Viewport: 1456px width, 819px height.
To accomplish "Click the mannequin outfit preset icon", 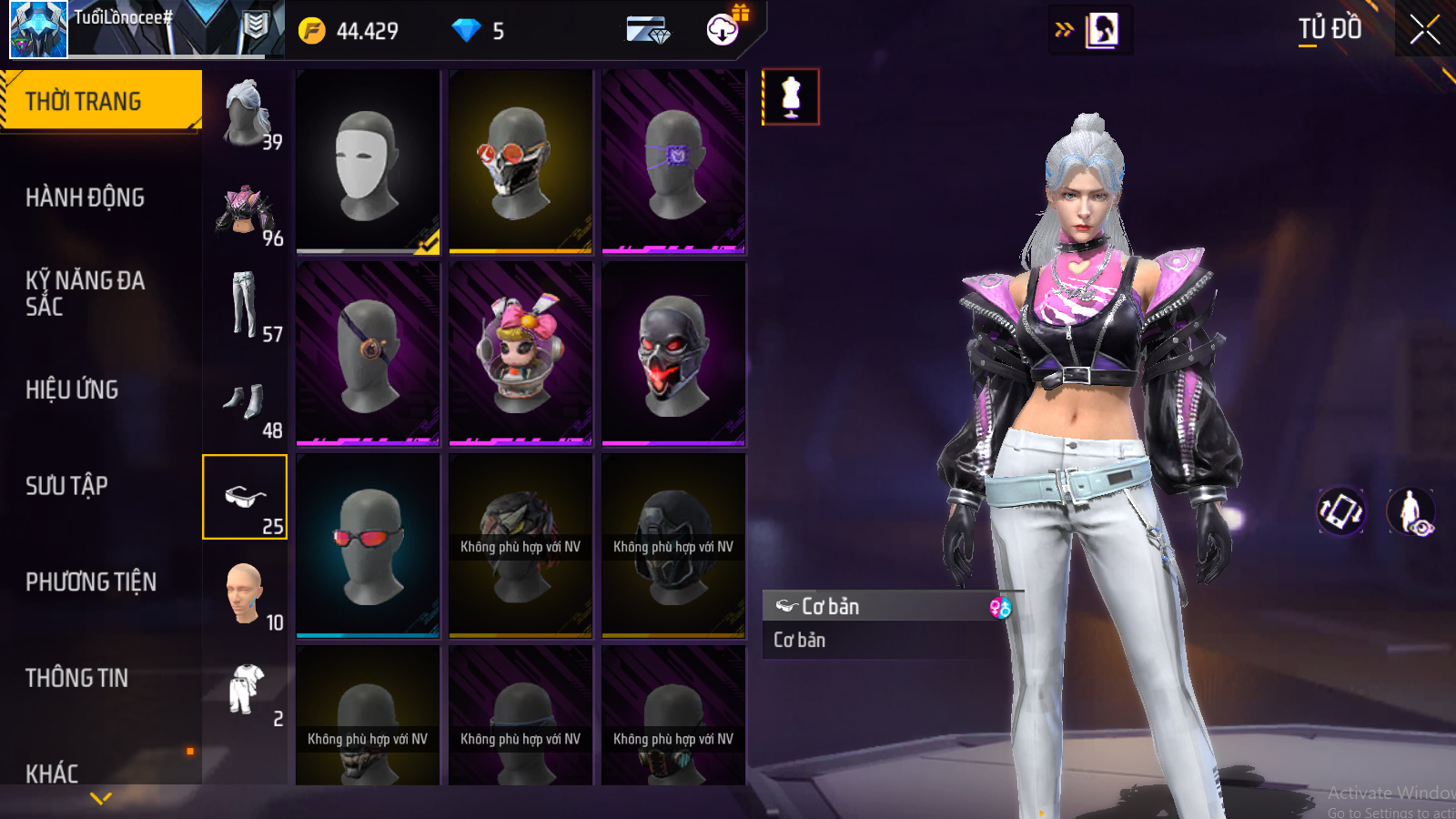I will pyautogui.click(x=791, y=97).
